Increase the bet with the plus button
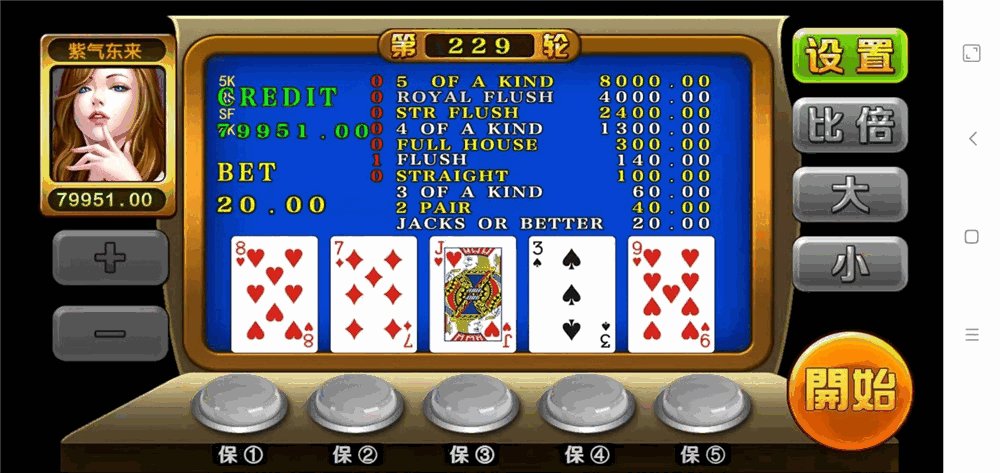1000x473 pixels. (x=110, y=257)
